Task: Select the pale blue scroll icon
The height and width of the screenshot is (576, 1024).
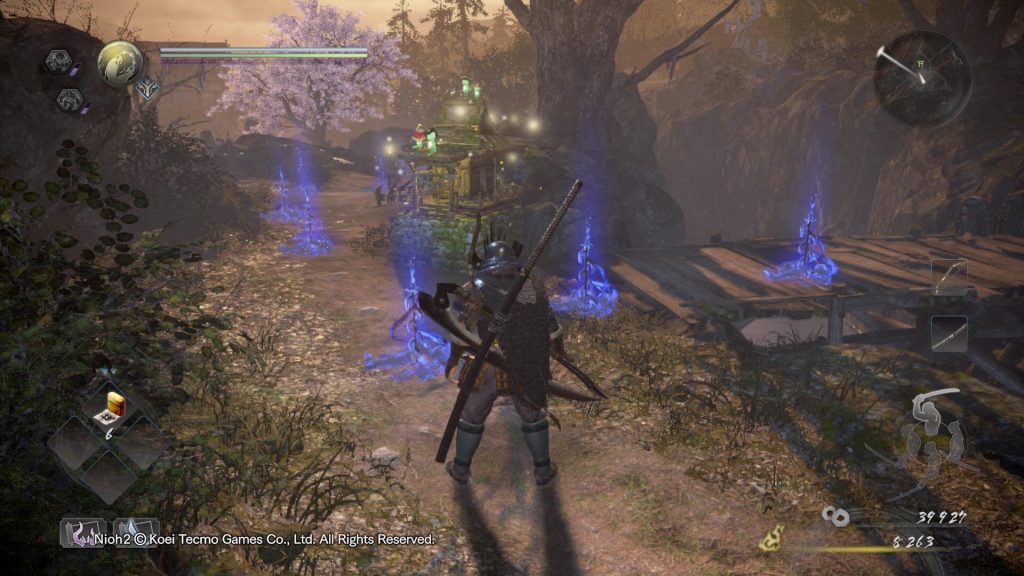Action: pos(135,532)
